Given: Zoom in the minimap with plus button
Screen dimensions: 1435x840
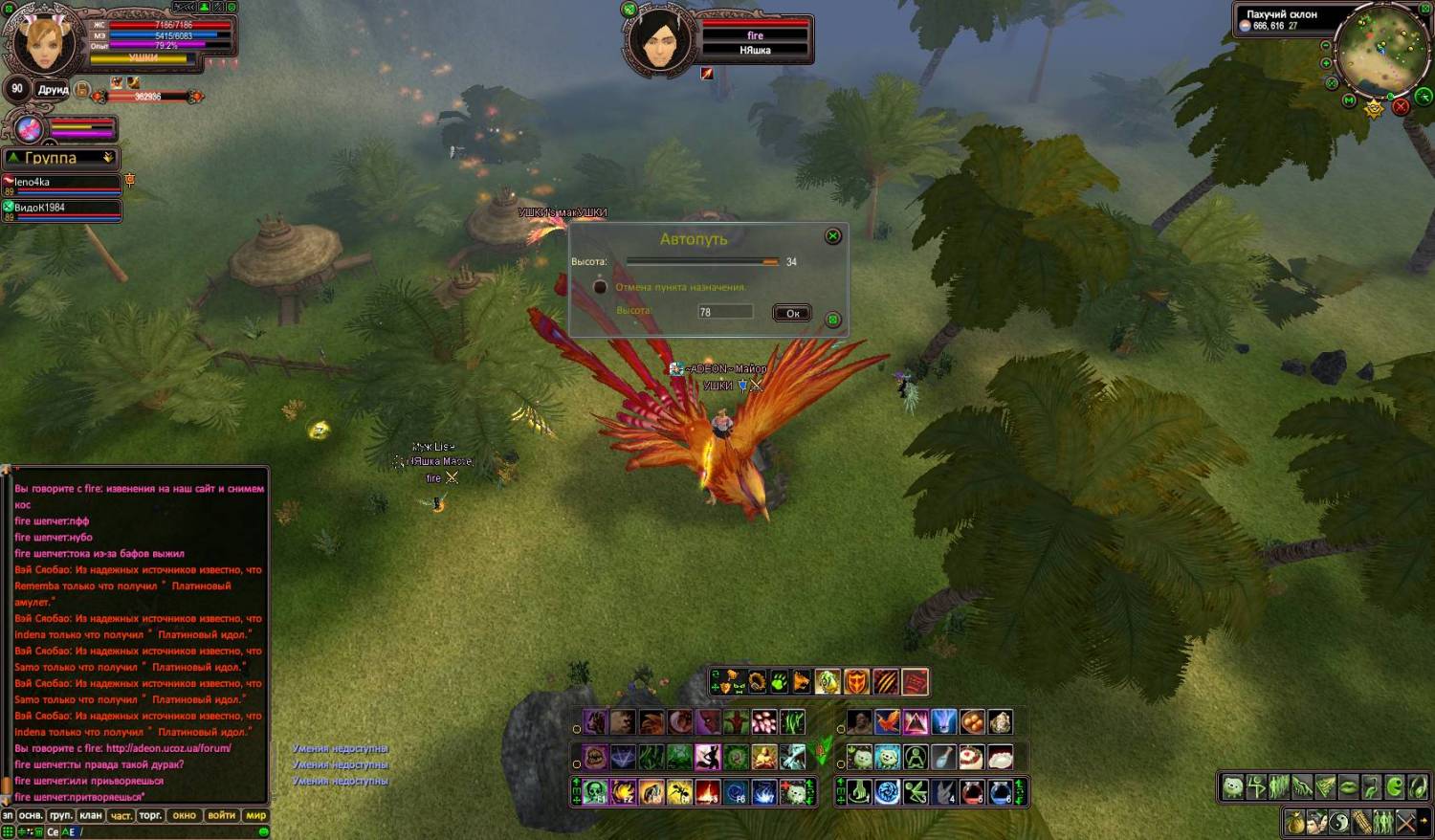Looking at the screenshot, I should pos(1326,63).
